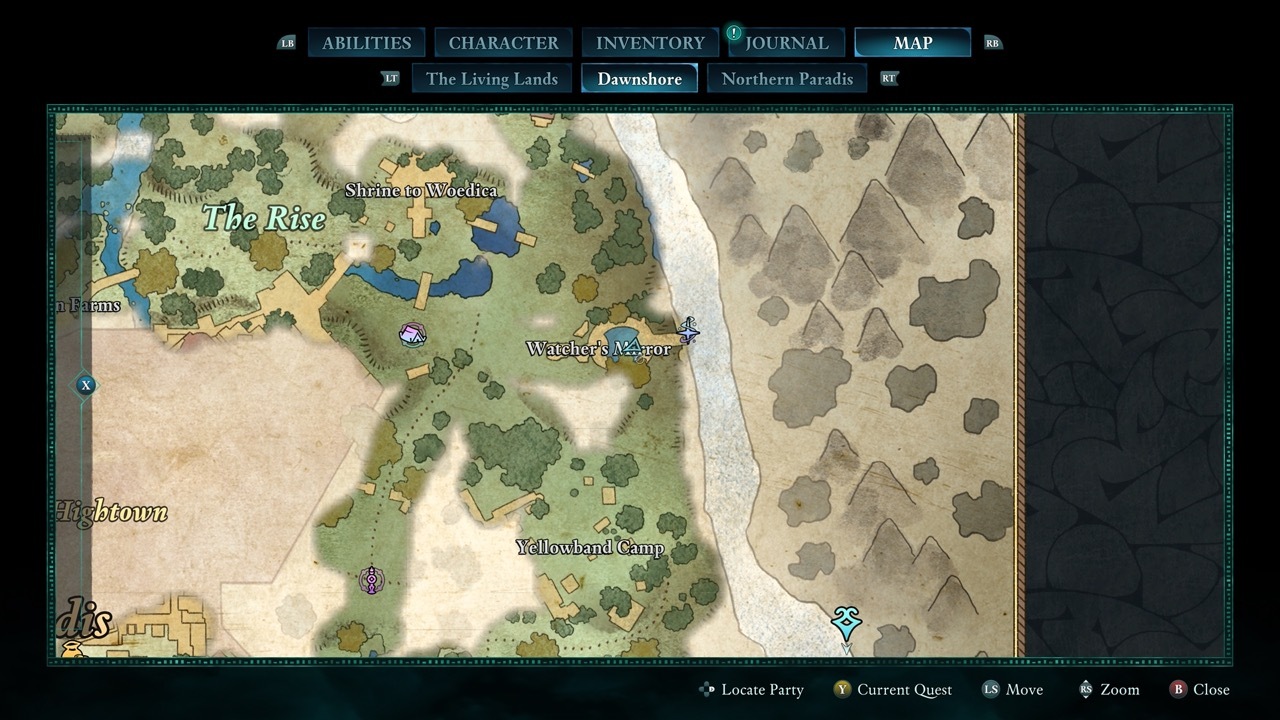Select the party camp tent marker
1280x720 pixels.
coord(412,334)
